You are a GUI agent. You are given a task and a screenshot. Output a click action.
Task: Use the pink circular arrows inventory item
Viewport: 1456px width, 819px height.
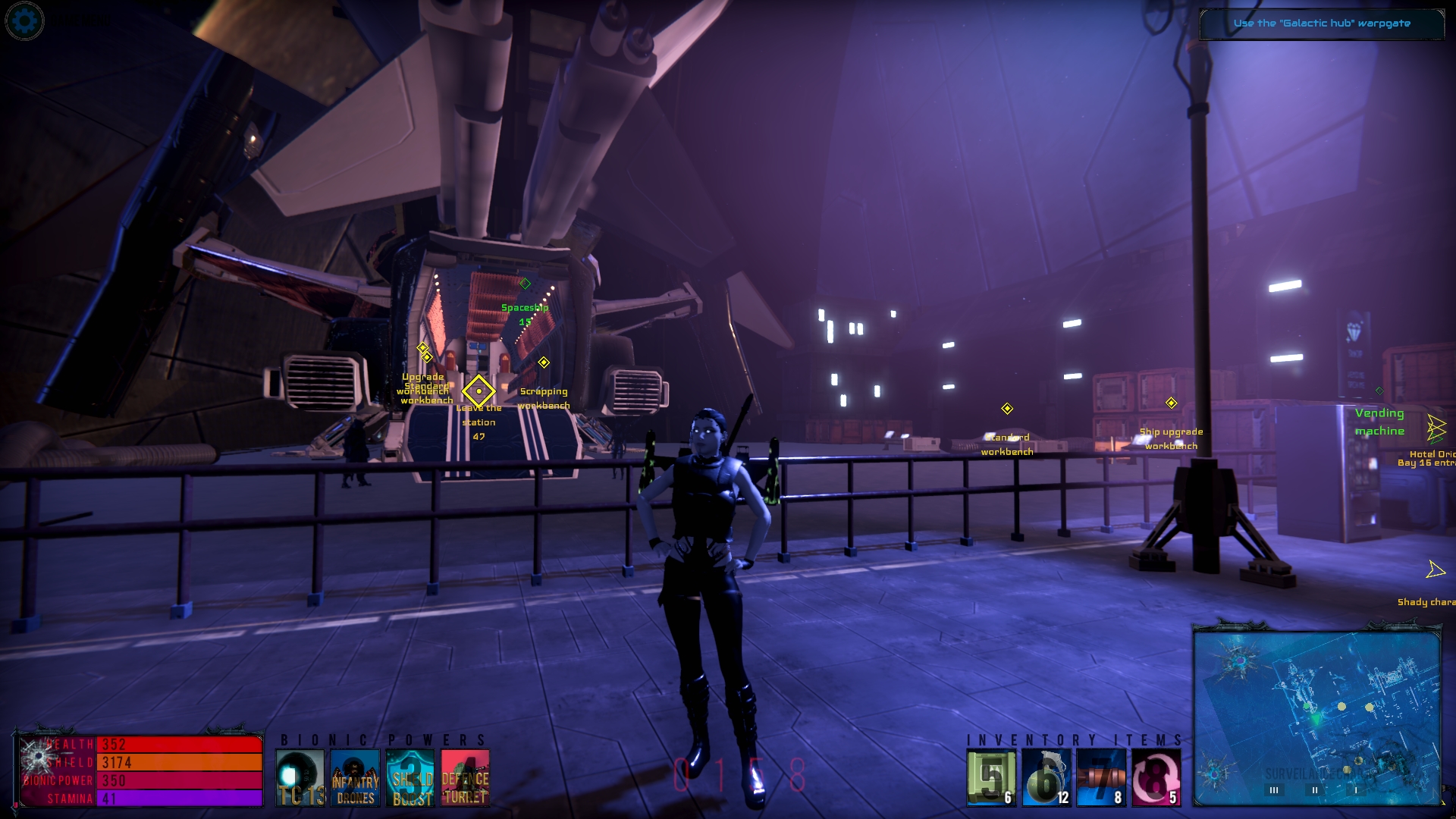coord(1156,777)
